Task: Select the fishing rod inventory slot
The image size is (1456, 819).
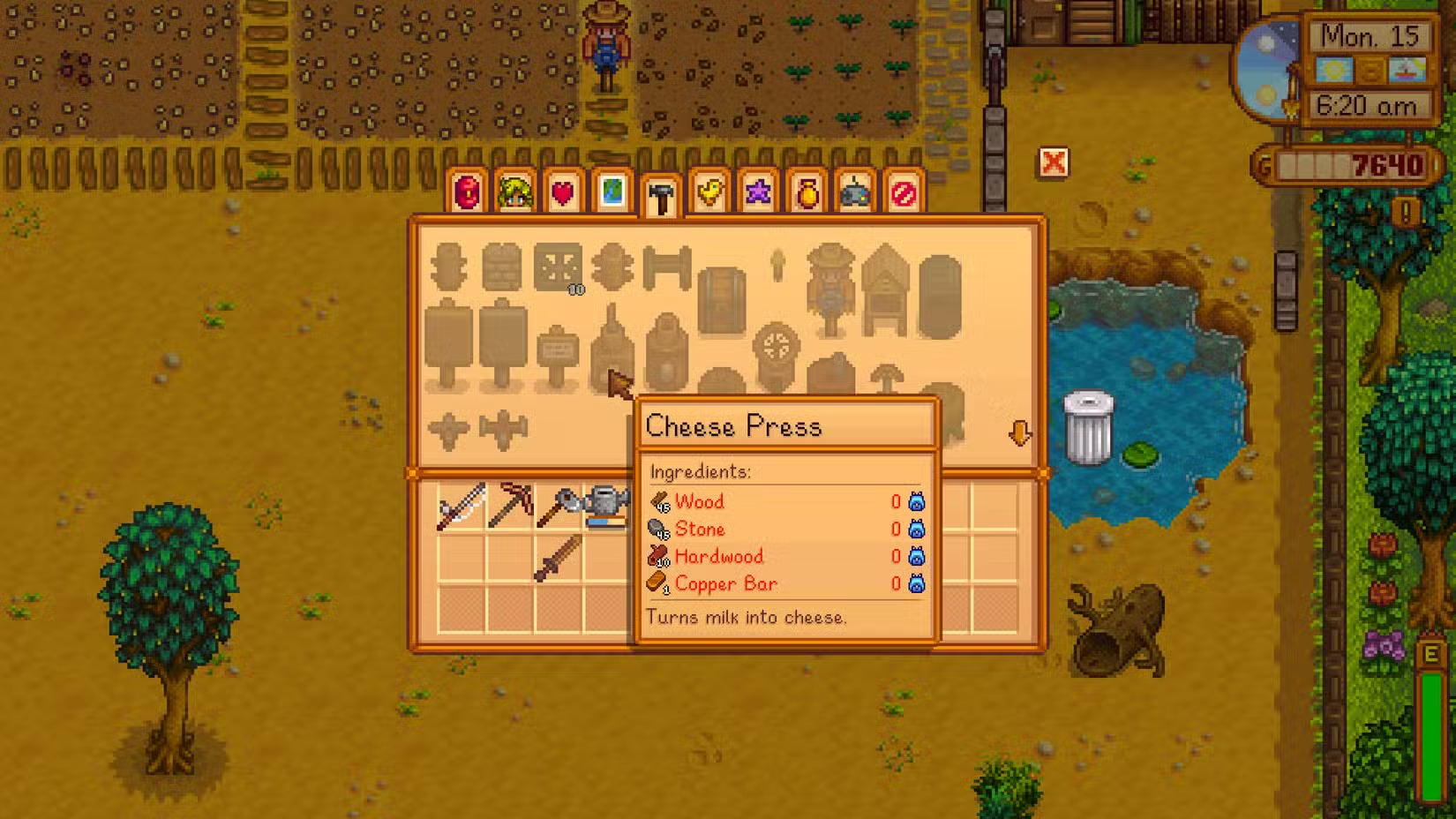Action: 462,507
